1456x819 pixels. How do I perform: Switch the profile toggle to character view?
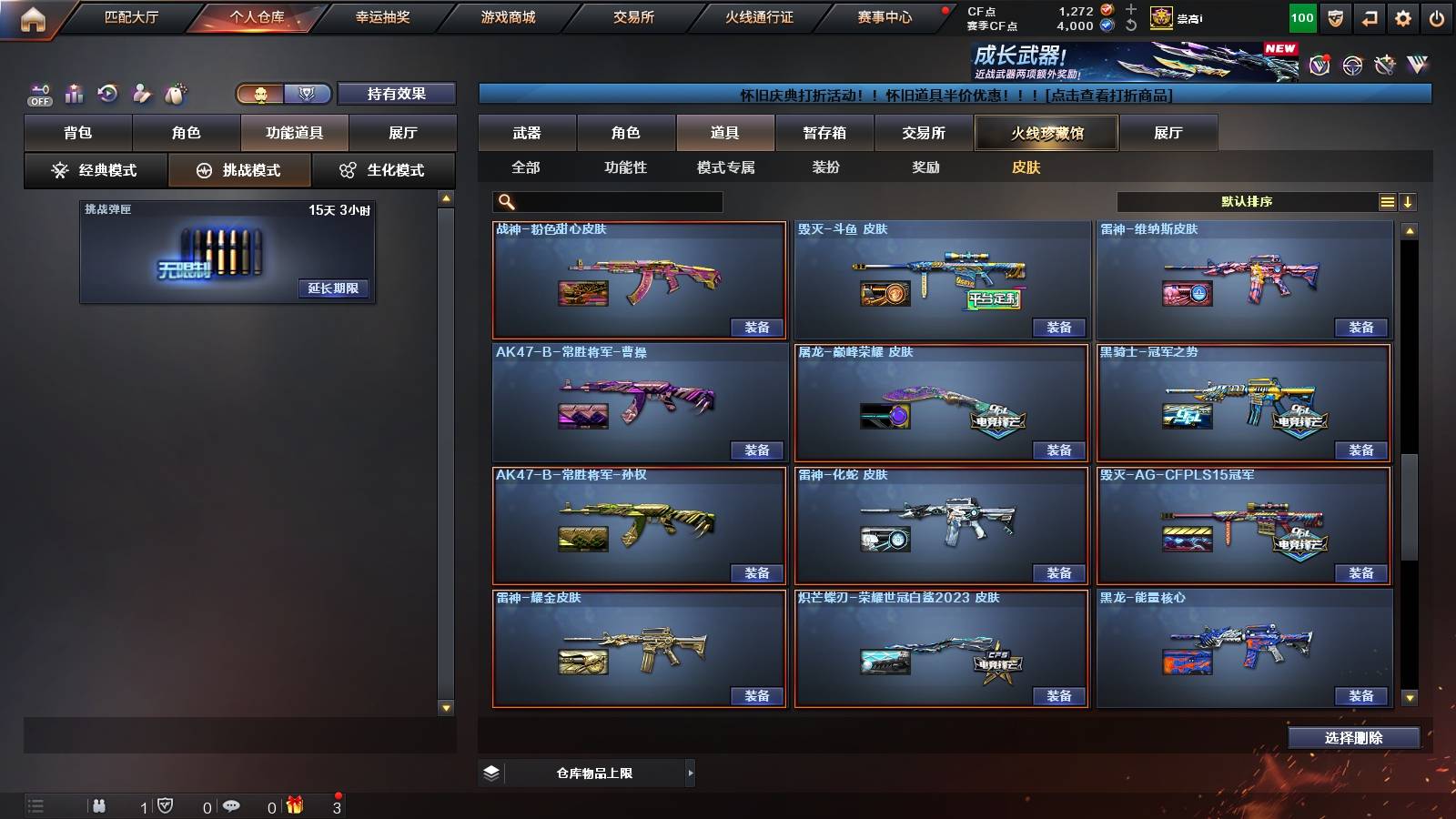coord(259,94)
